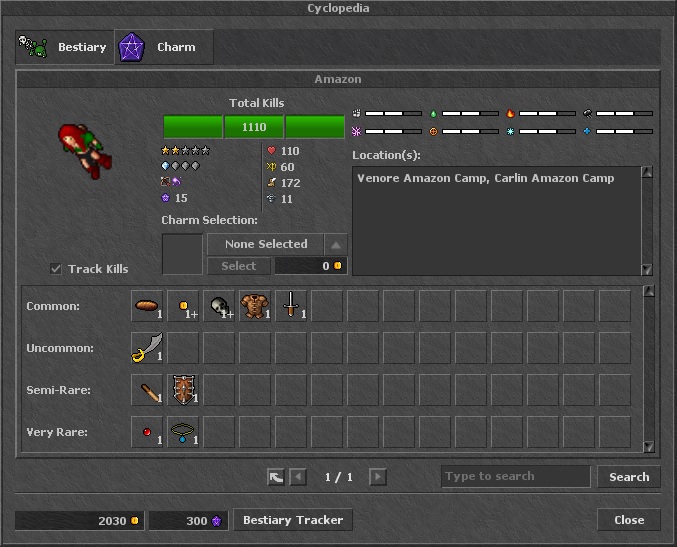The image size is (677, 547).
Task: Toggle the Track Kills checkbox
Action: pos(57,268)
